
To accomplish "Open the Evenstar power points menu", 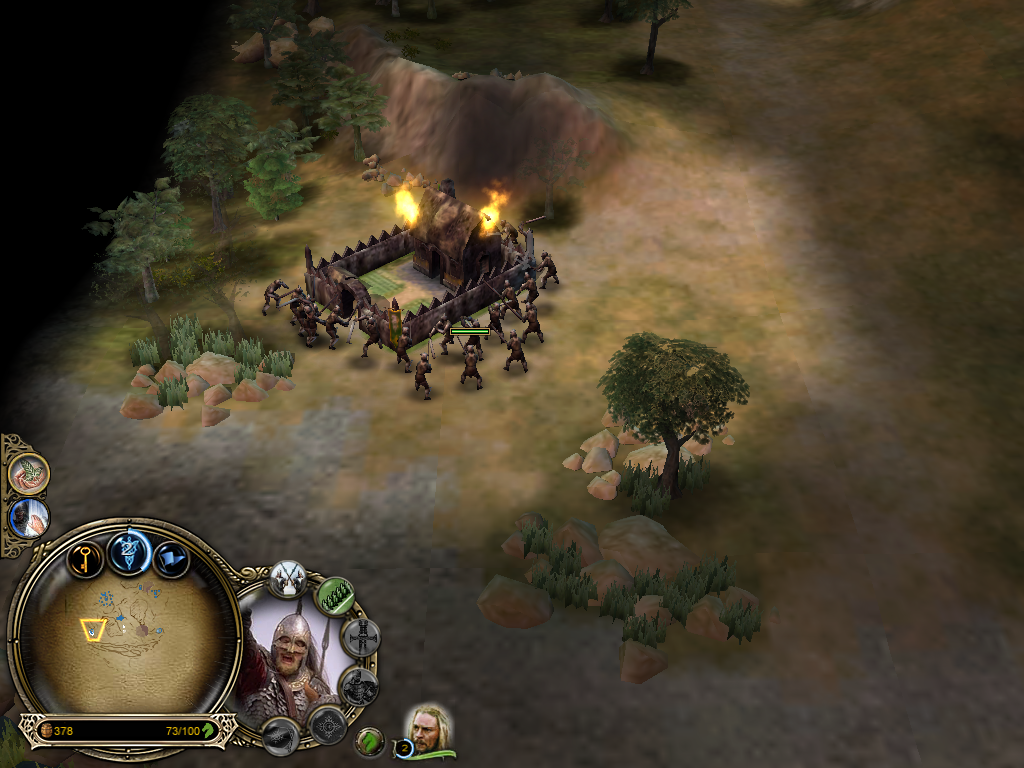I will point(129,552).
